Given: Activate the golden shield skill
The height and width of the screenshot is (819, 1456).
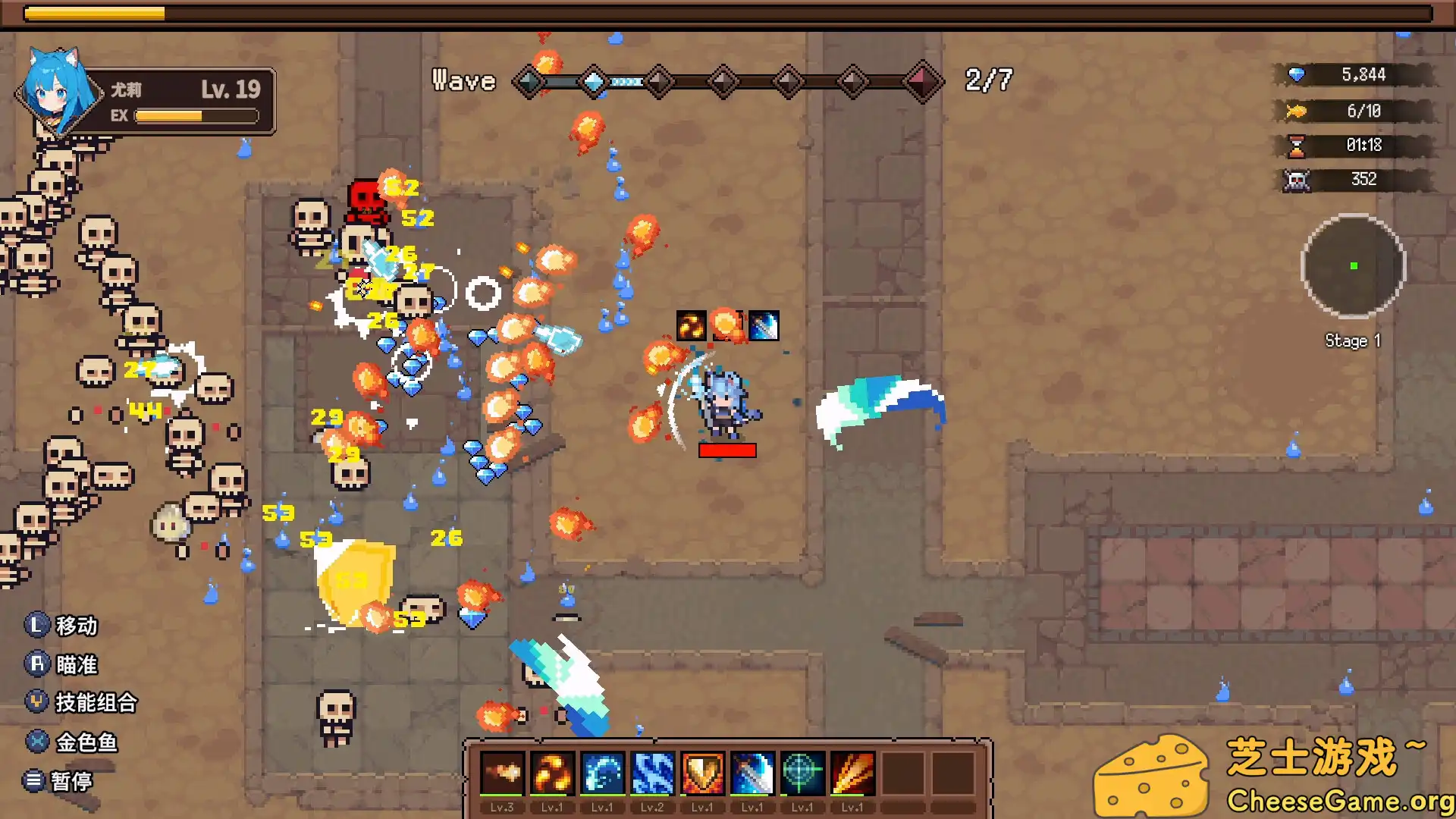Looking at the screenshot, I should click(x=702, y=773).
